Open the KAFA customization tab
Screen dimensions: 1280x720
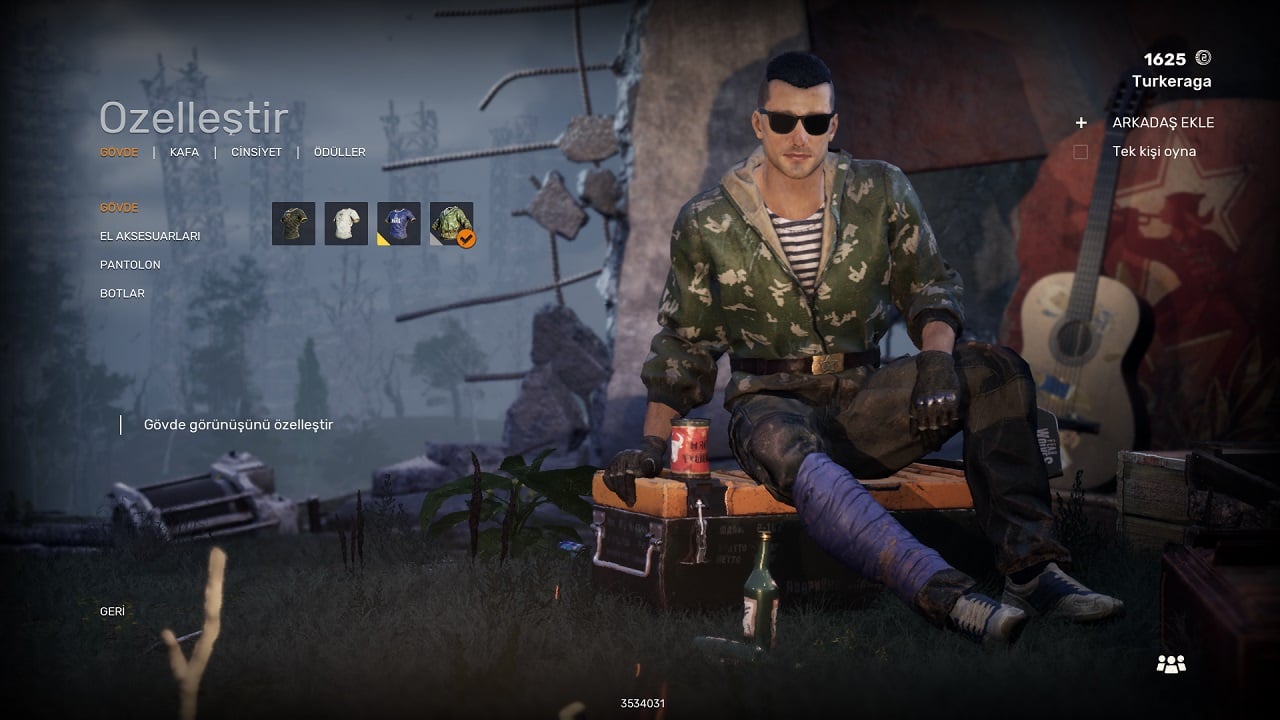tap(184, 152)
